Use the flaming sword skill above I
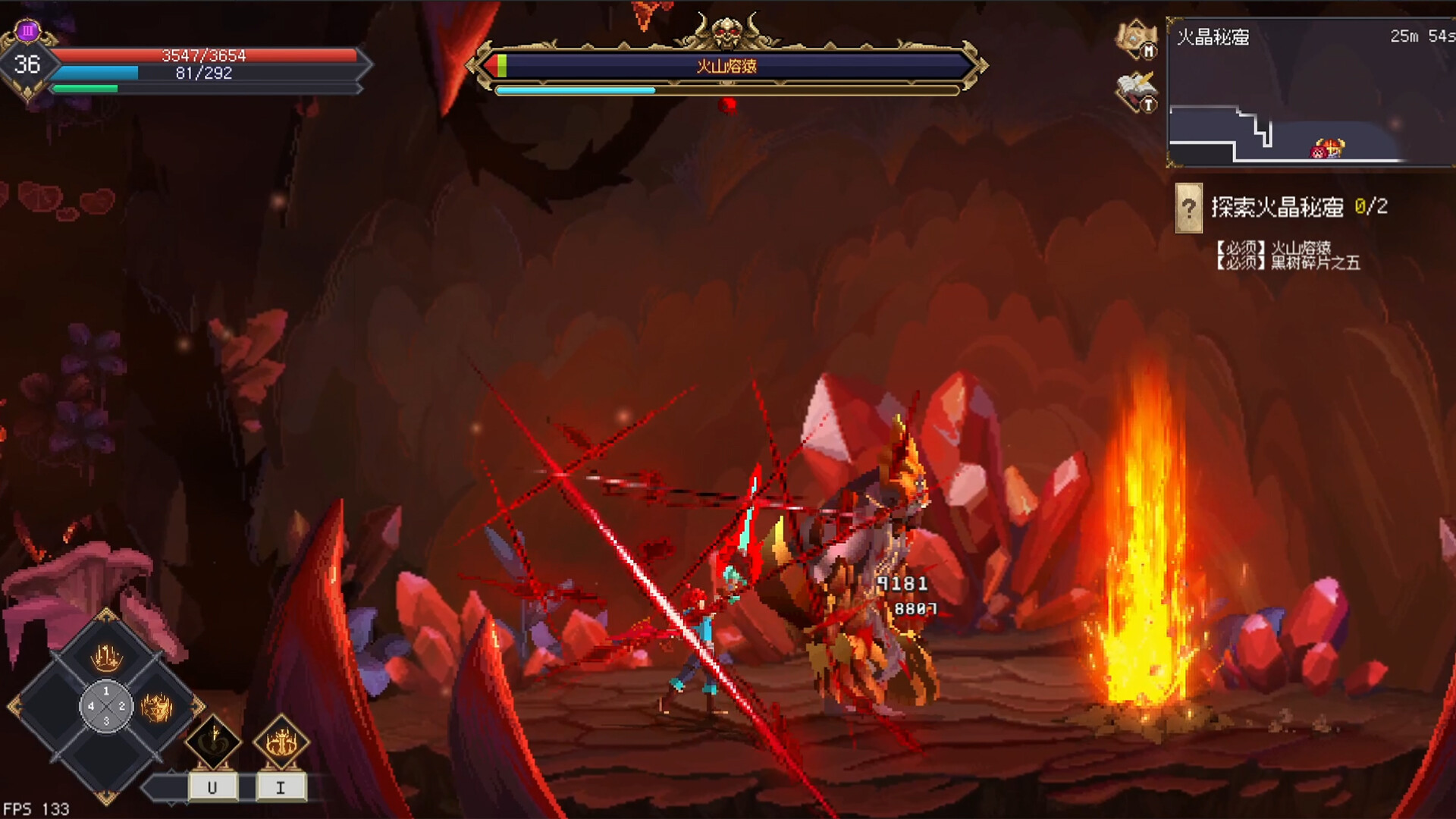The height and width of the screenshot is (819, 1456). [281, 742]
